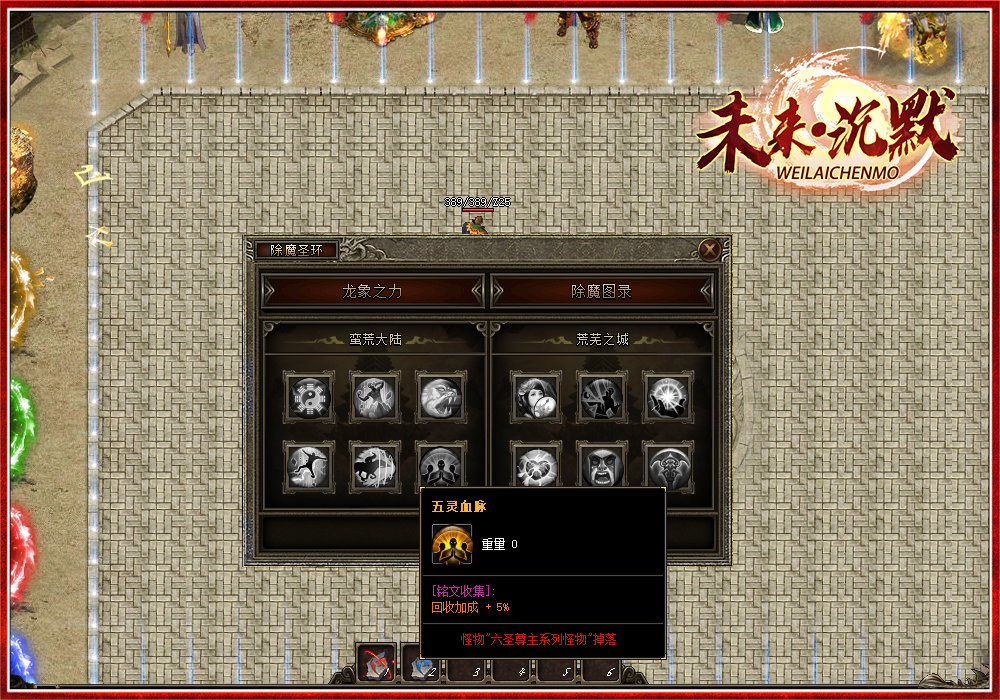
Task: Use the red stone in hotbar slot 1
Action: point(377,662)
